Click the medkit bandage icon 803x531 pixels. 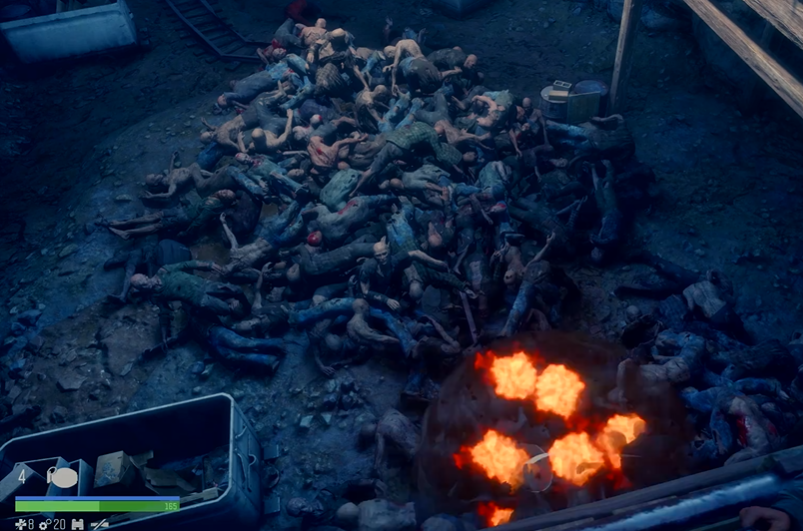(20, 524)
